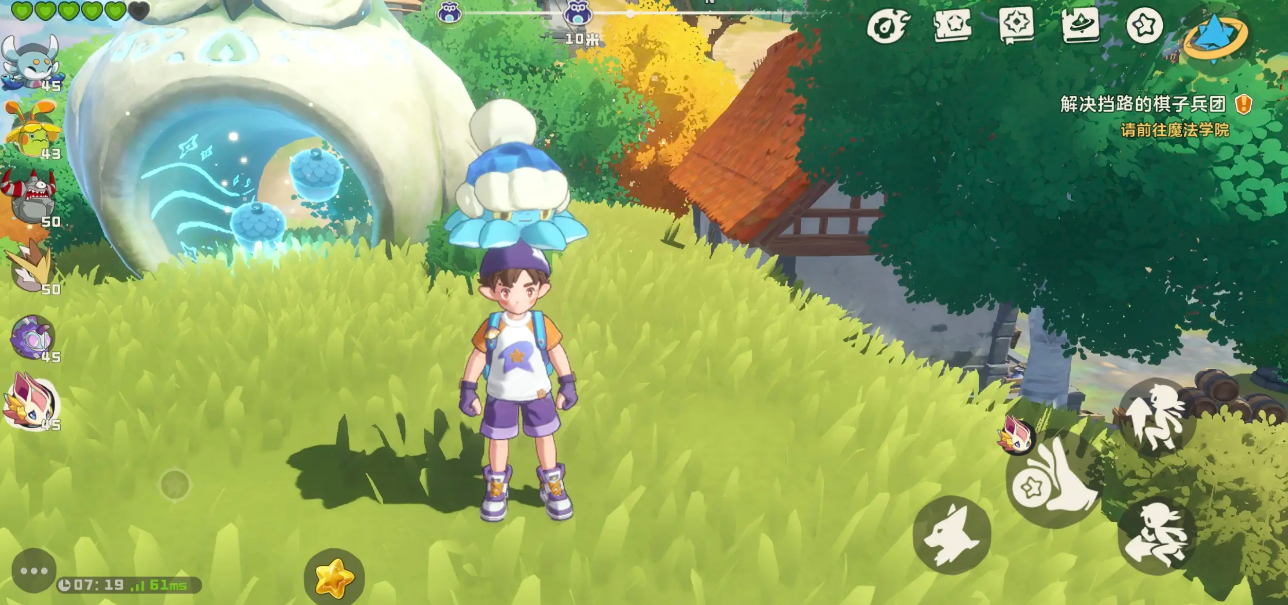The height and width of the screenshot is (605, 1288).
Task: Choose the round purple pet portrait
Action: pos(32,336)
